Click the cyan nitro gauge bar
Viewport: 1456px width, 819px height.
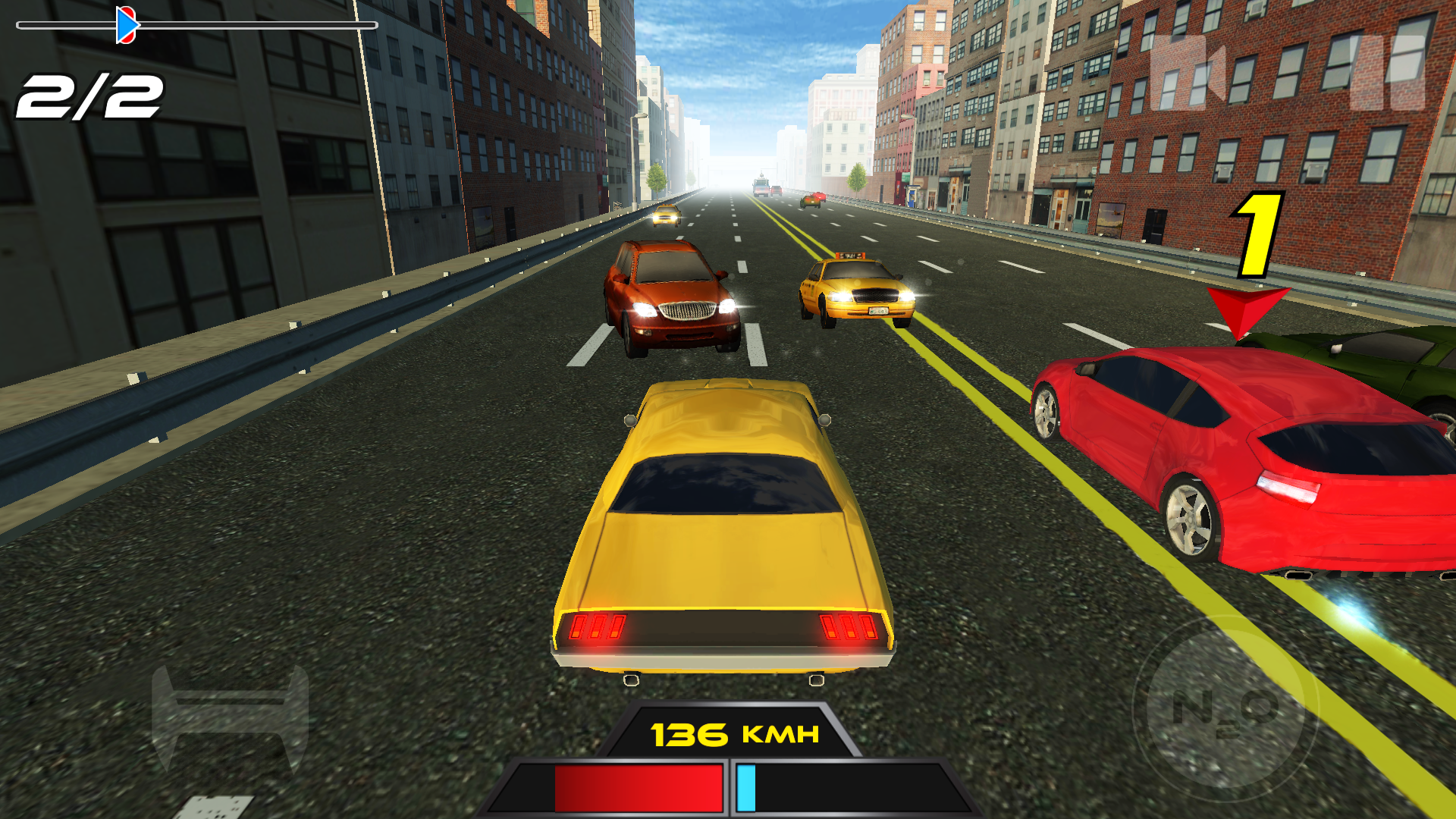[x=745, y=789]
